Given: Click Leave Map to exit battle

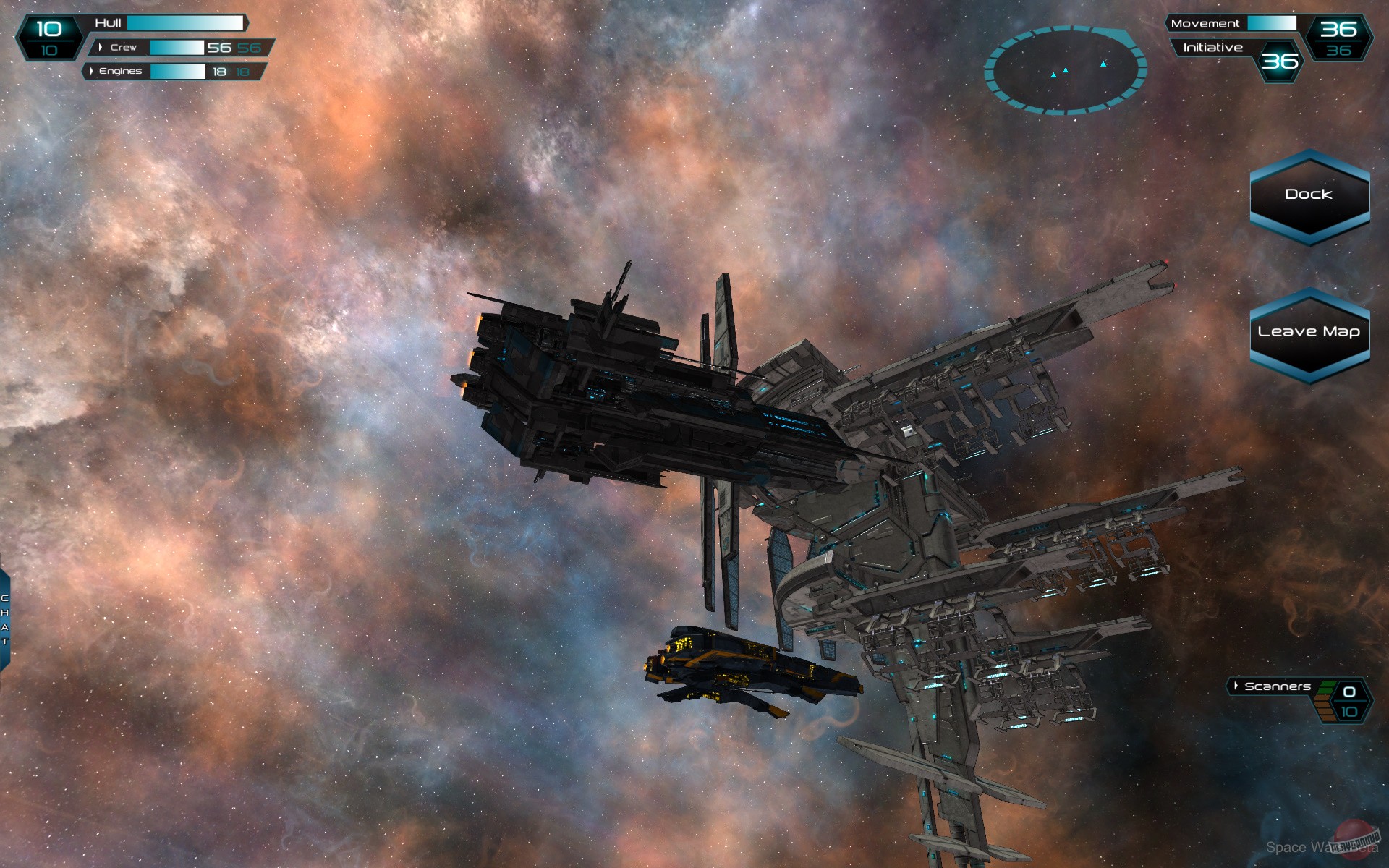Looking at the screenshot, I should coord(1310,331).
